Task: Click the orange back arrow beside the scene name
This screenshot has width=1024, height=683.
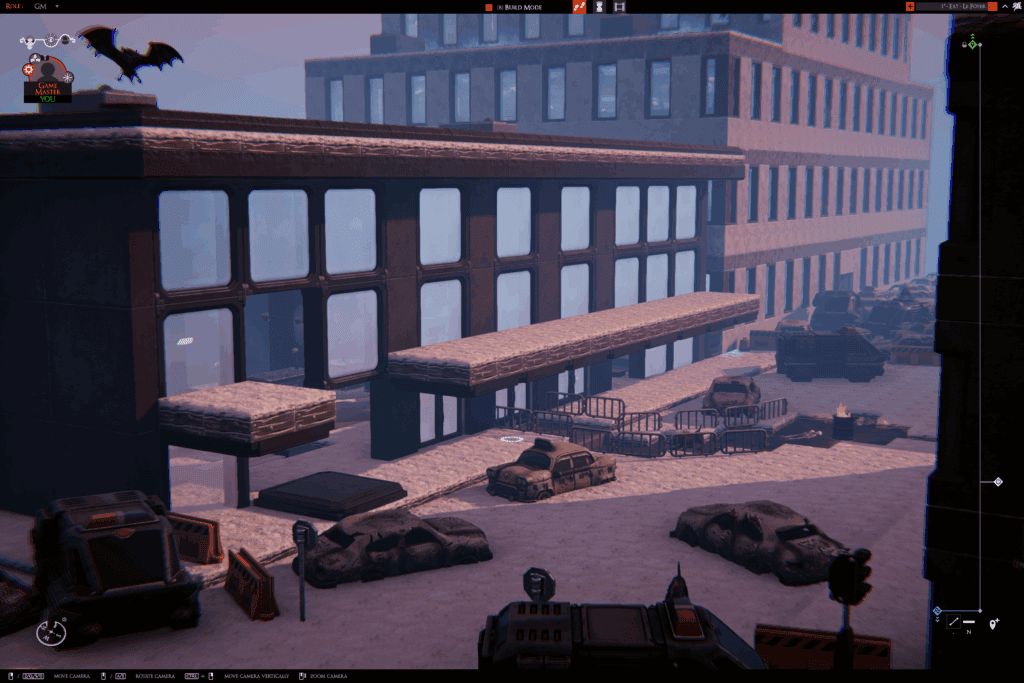Action: [x=910, y=7]
